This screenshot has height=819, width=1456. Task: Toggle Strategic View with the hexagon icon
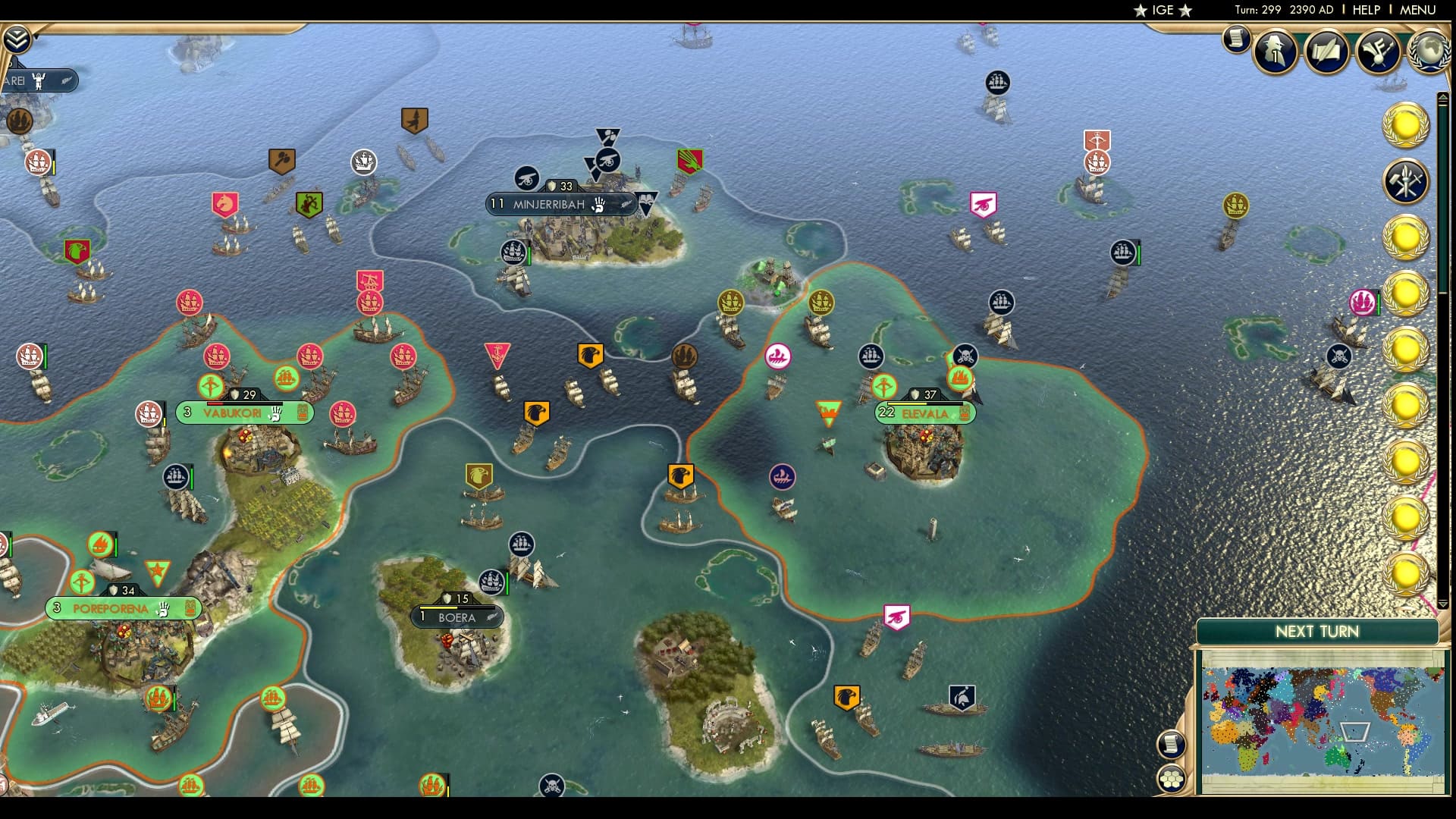click(1171, 777)
